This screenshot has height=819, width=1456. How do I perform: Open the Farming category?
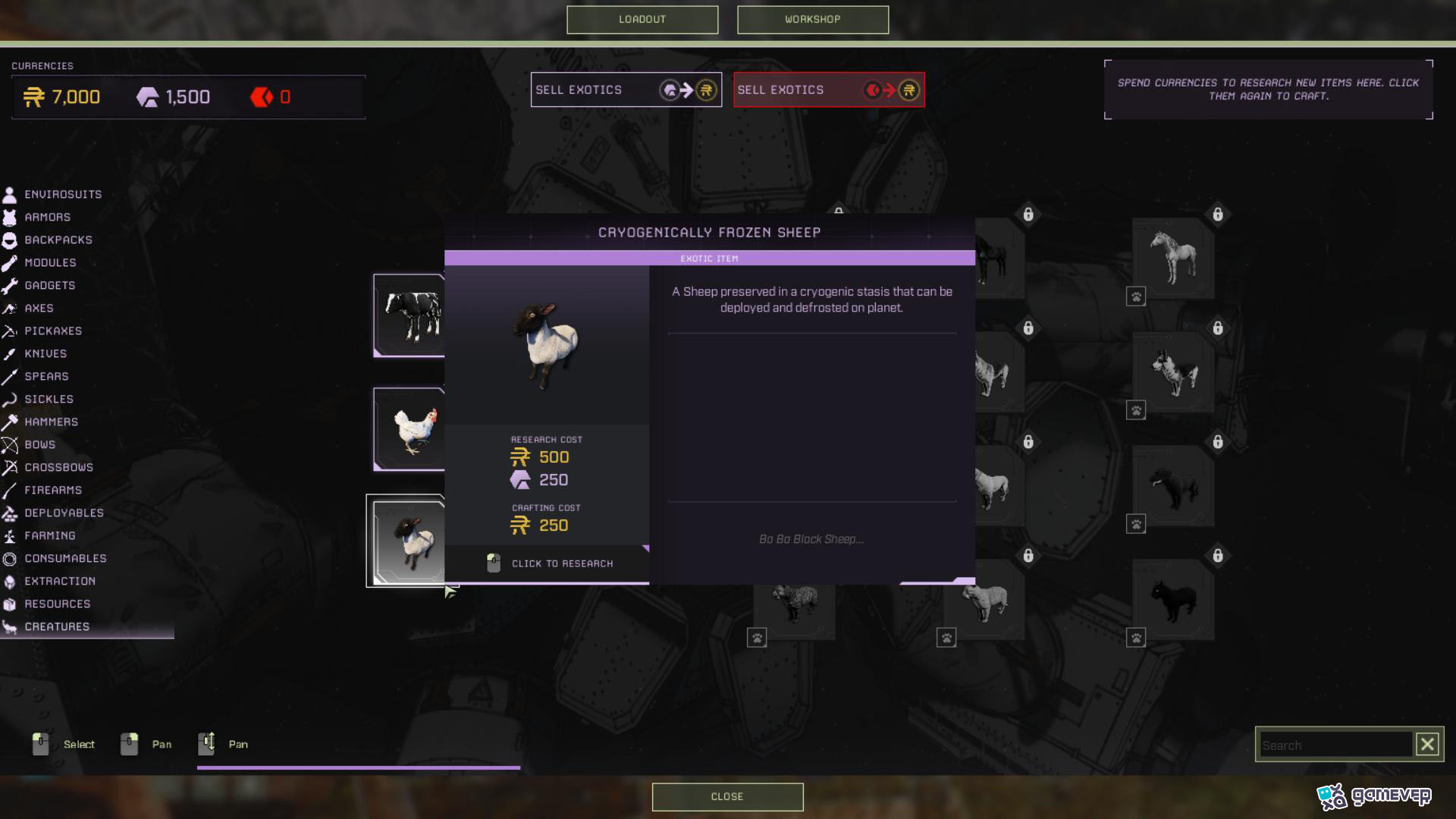click(49, 536)
